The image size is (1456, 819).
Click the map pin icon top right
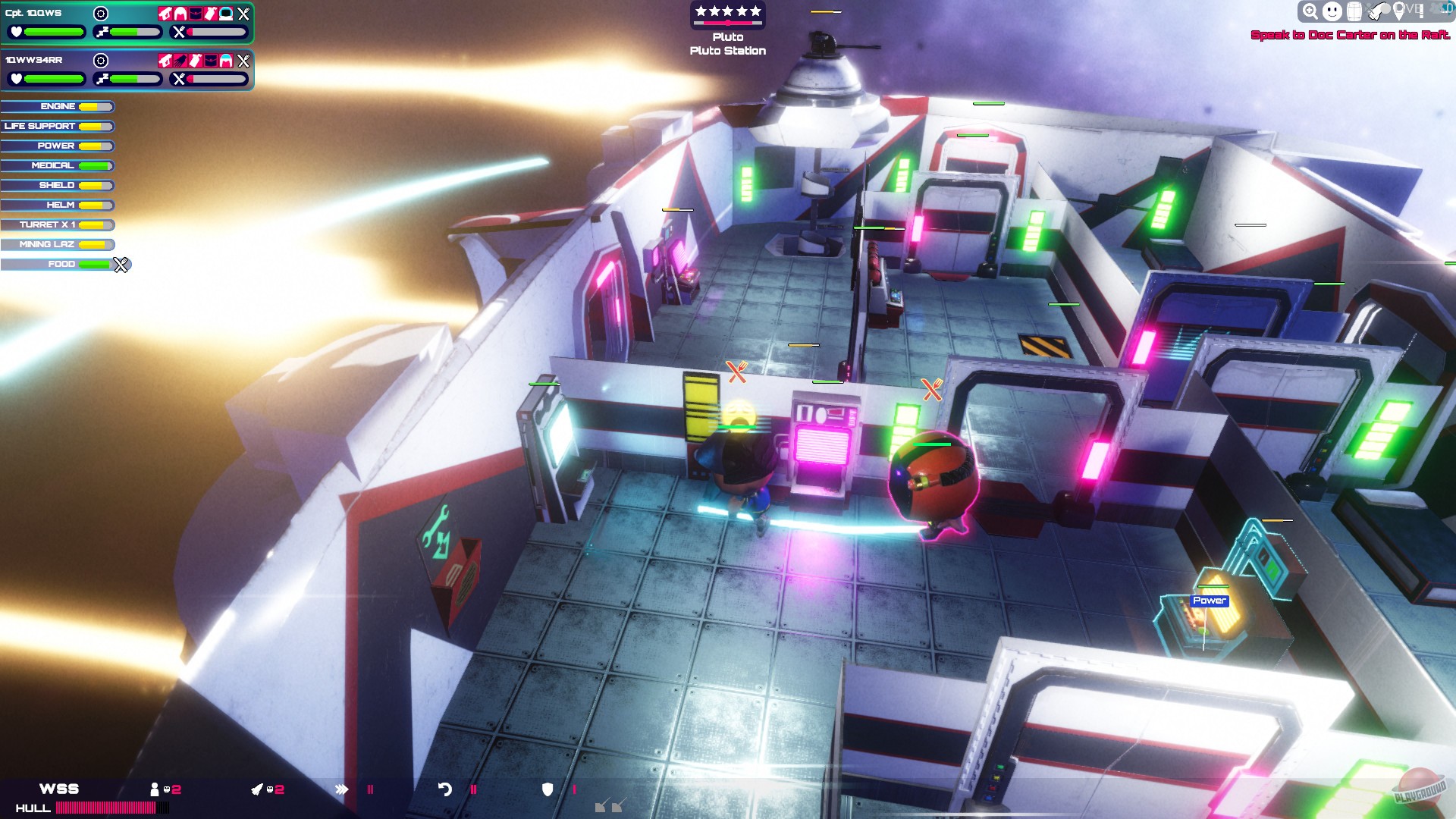[x=1399, y=11]
